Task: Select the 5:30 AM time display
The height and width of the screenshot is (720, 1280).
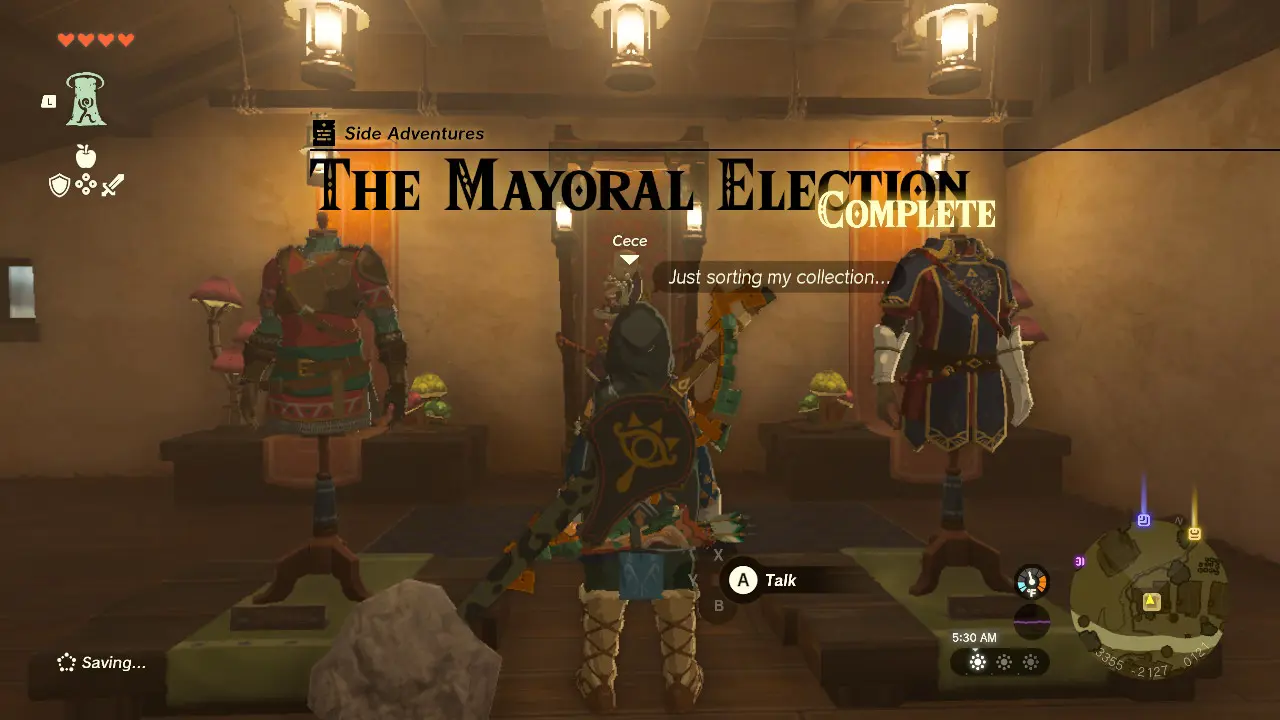Action: point(974,637)
